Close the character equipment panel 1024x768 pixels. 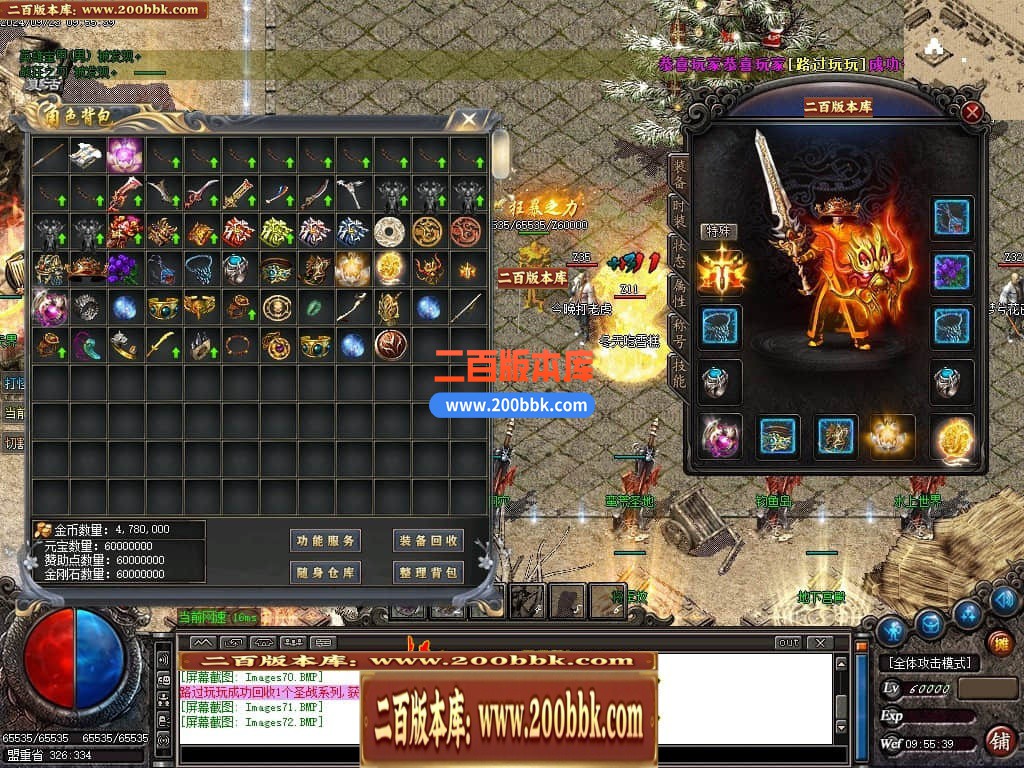coord(971,113)
